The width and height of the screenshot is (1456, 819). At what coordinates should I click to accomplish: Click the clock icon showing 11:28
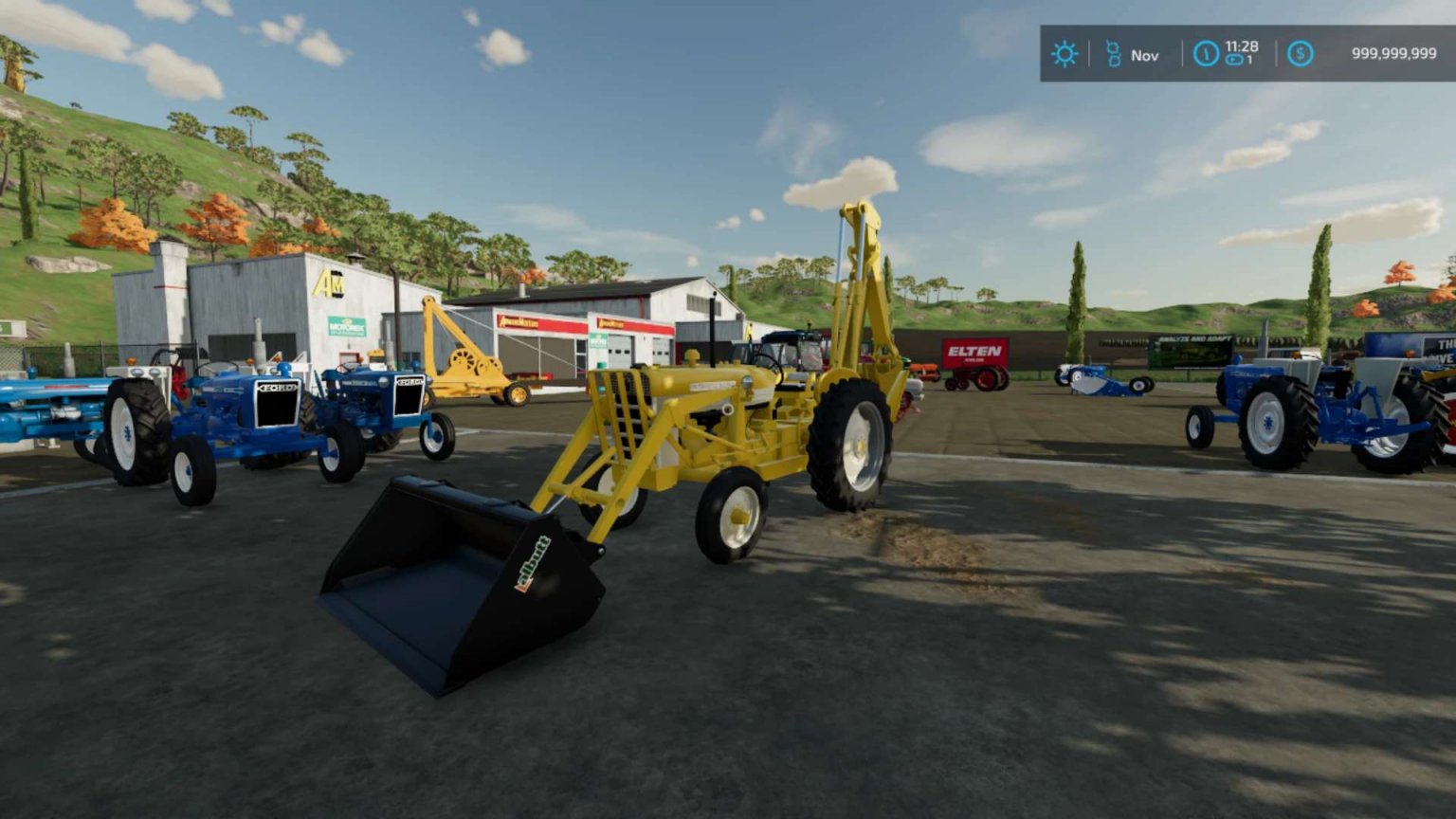coord(1205,54)
